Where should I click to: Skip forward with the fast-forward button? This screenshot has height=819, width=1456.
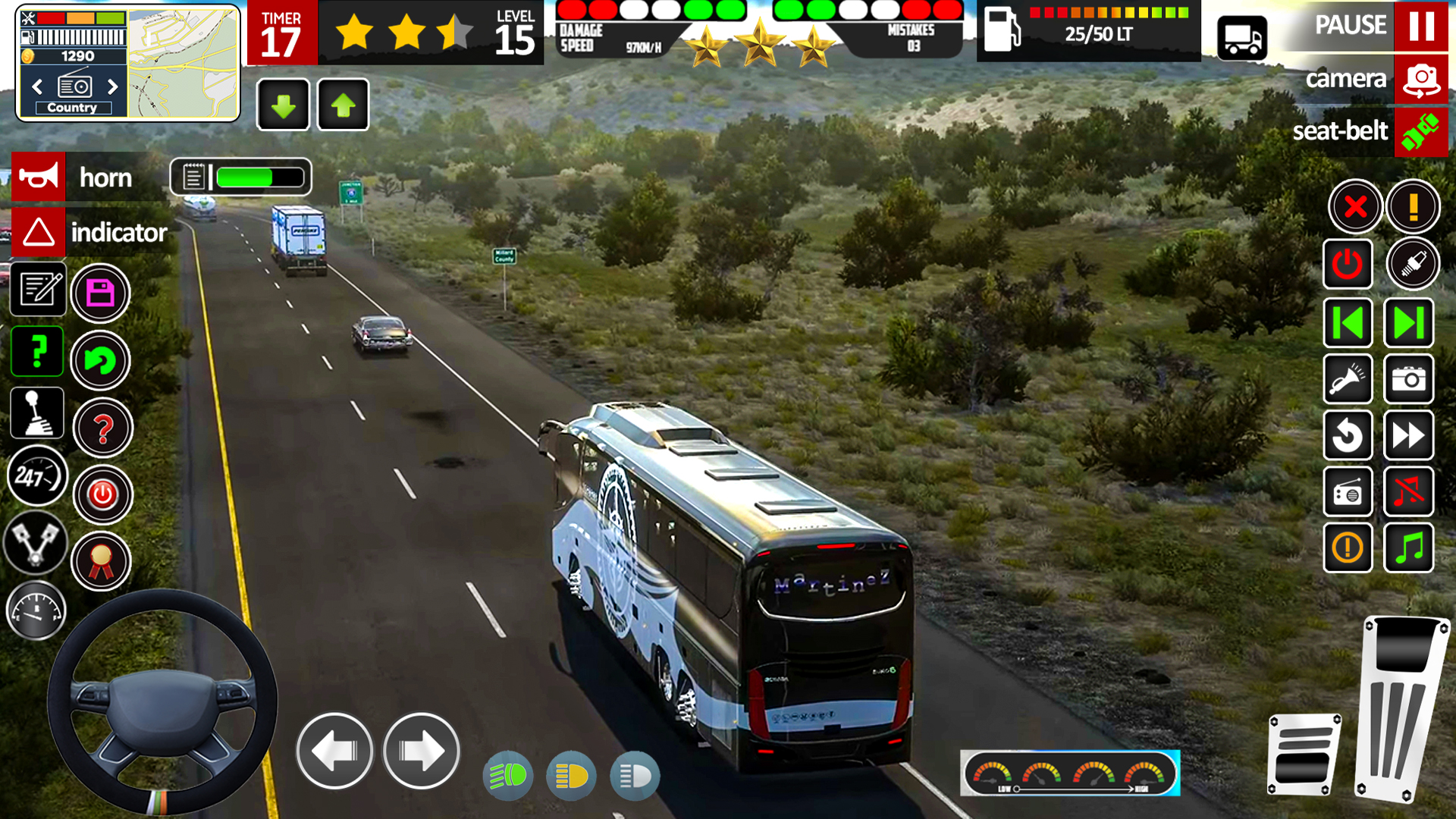(x=1408, y=435)
